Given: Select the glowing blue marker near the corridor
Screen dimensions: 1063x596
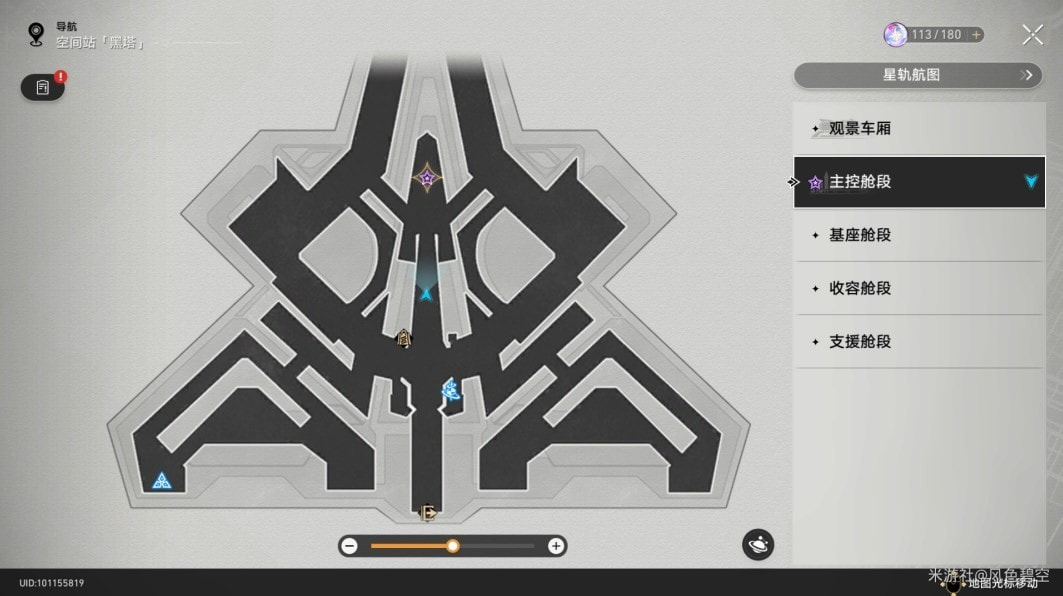Looking at the screenshot, I should 451,389.
